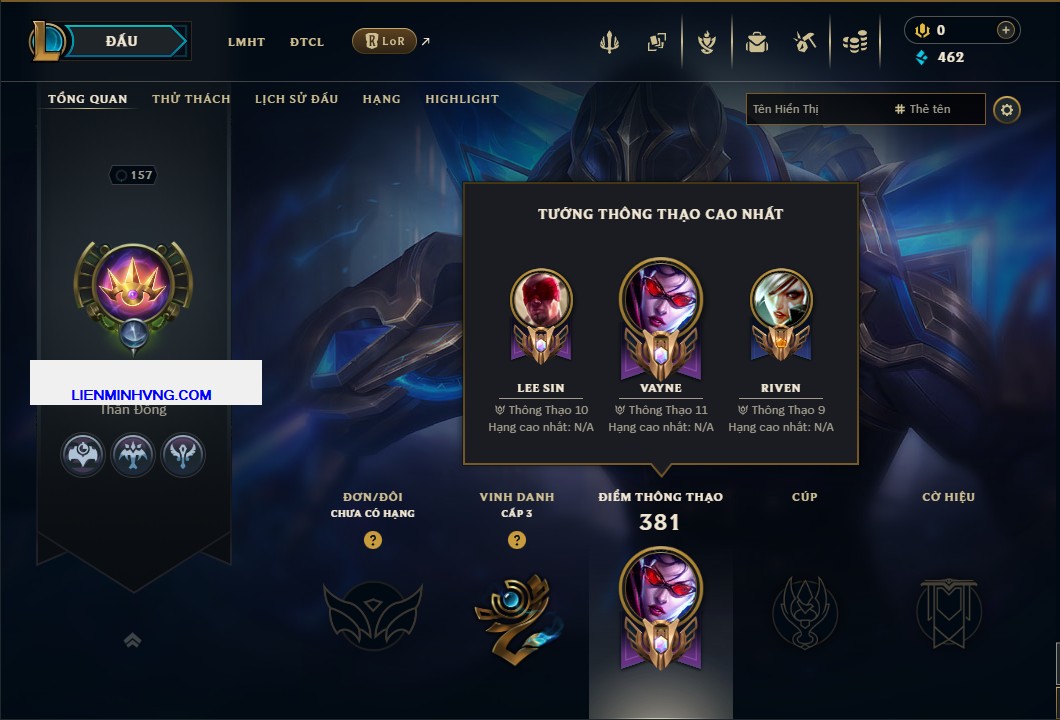Viewport: 1060px width, 720px height.
Task: Click the plus button to buy currency
Action: click(1005, 30)
